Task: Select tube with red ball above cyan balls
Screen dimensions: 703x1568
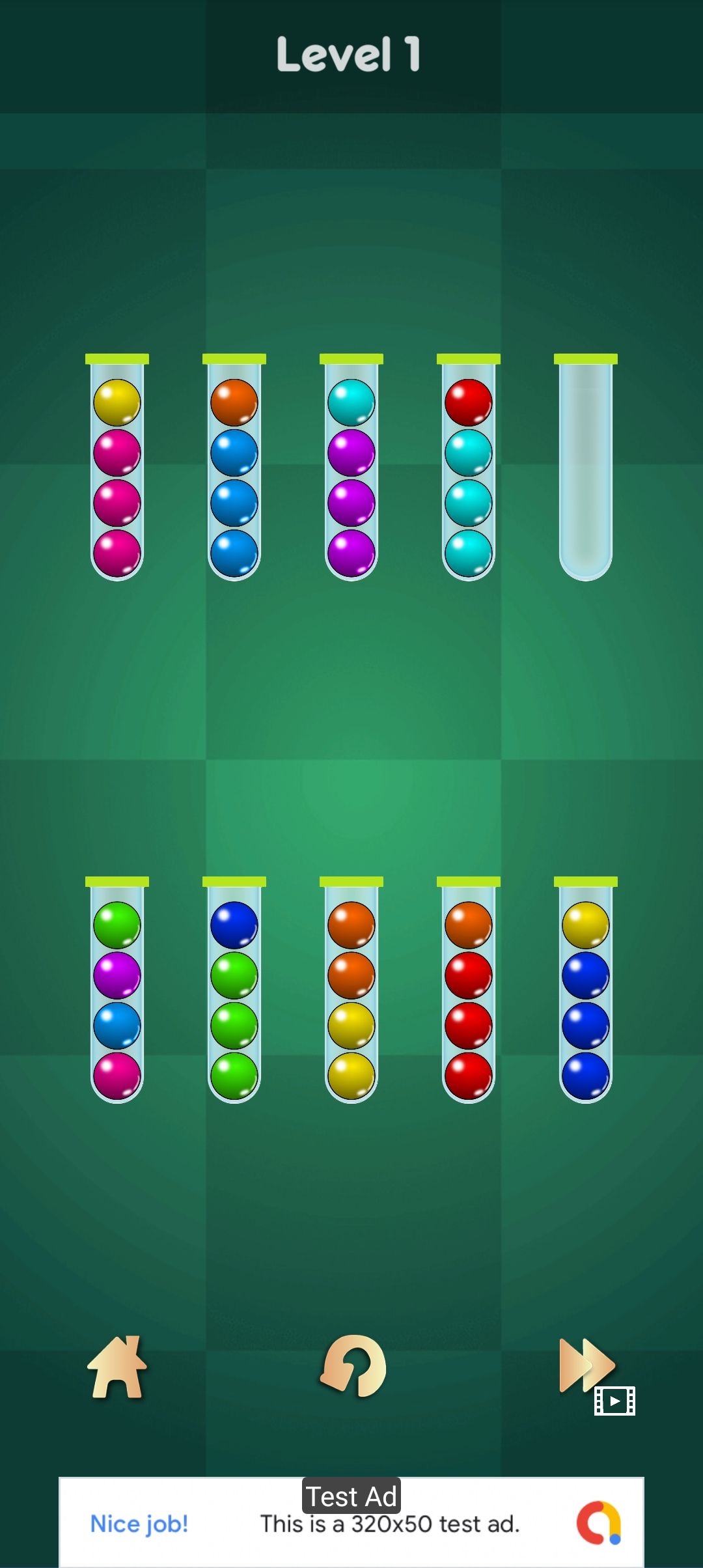Action: tap(469, 469)
